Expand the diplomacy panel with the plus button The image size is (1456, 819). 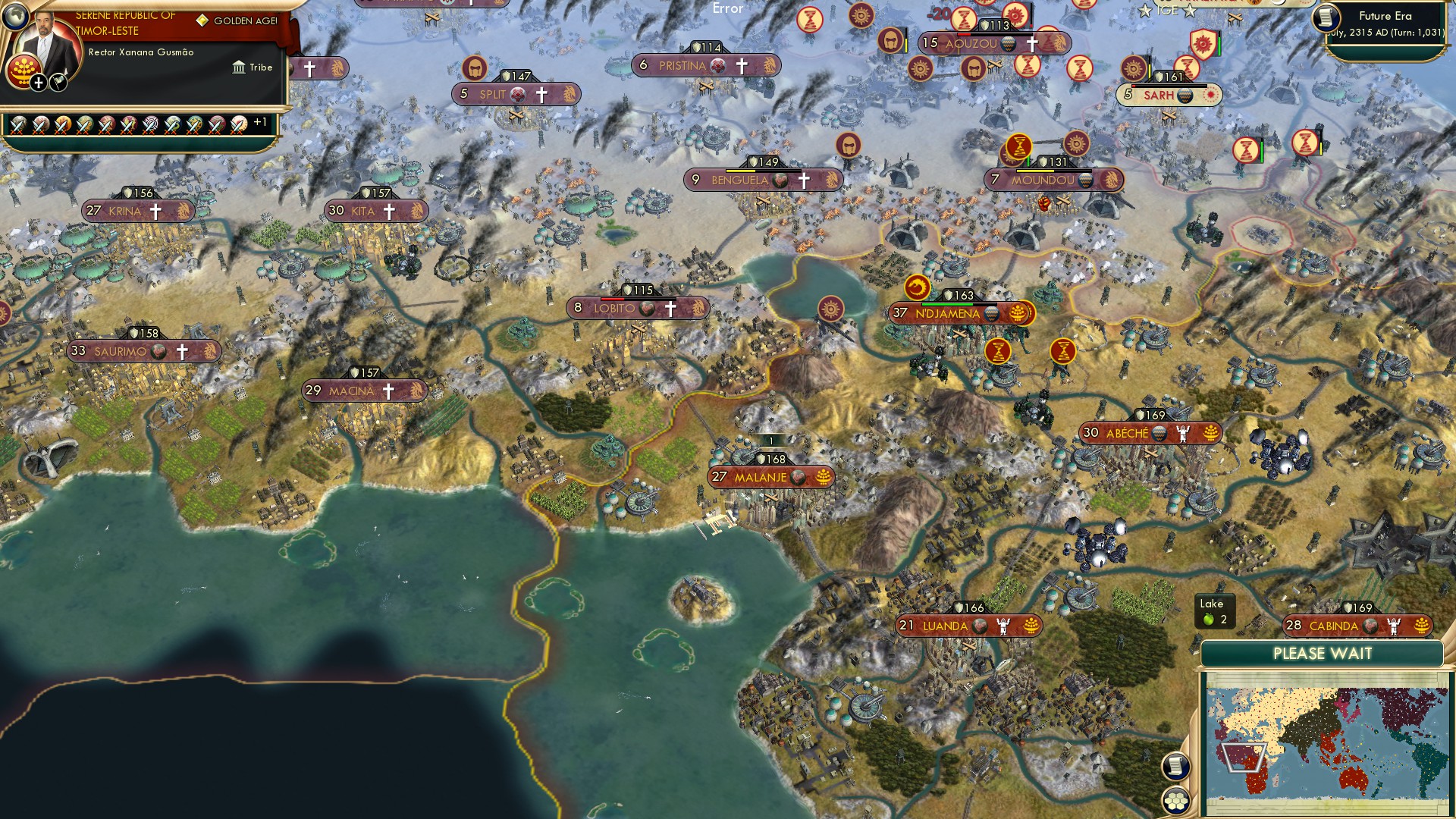click(x=38, y=81)
